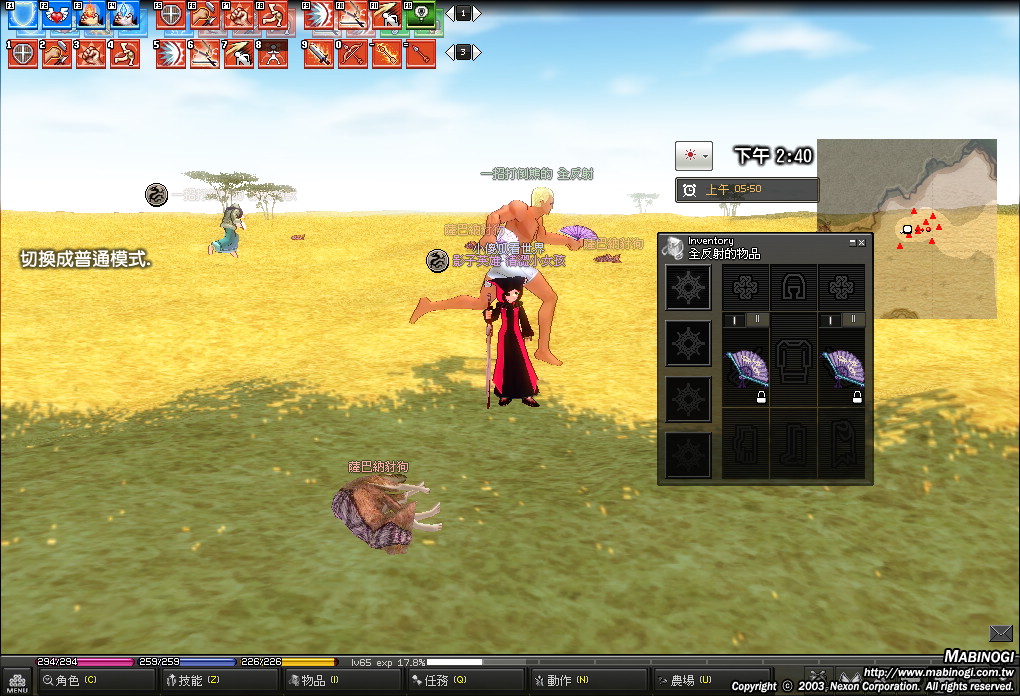
Task: Select the left-hand purple fan slot
Action: [x=745, y=372]
